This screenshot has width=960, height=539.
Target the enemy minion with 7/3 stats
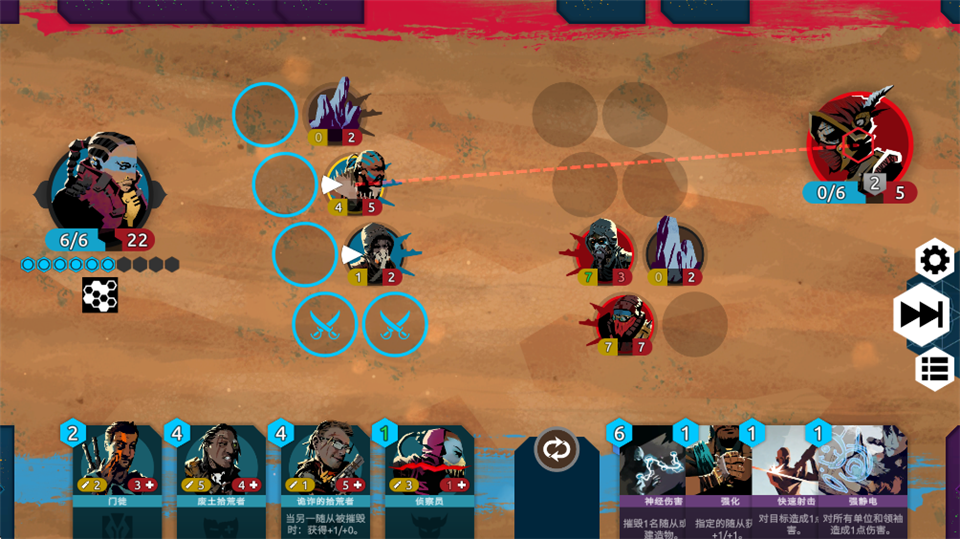point(606,250)
